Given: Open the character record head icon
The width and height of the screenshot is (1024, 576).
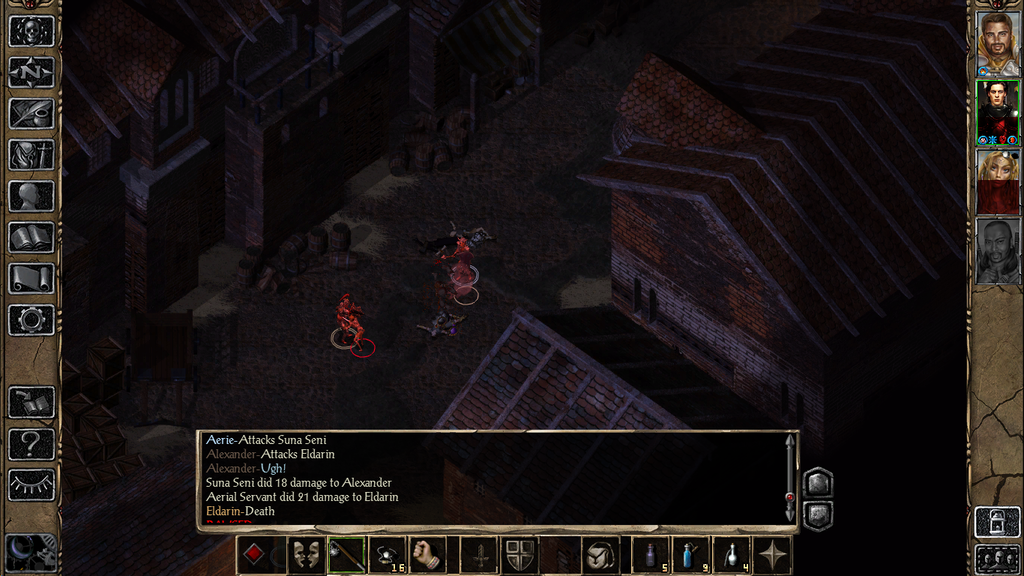Looking at the screenshot, I should coord(31,196).
